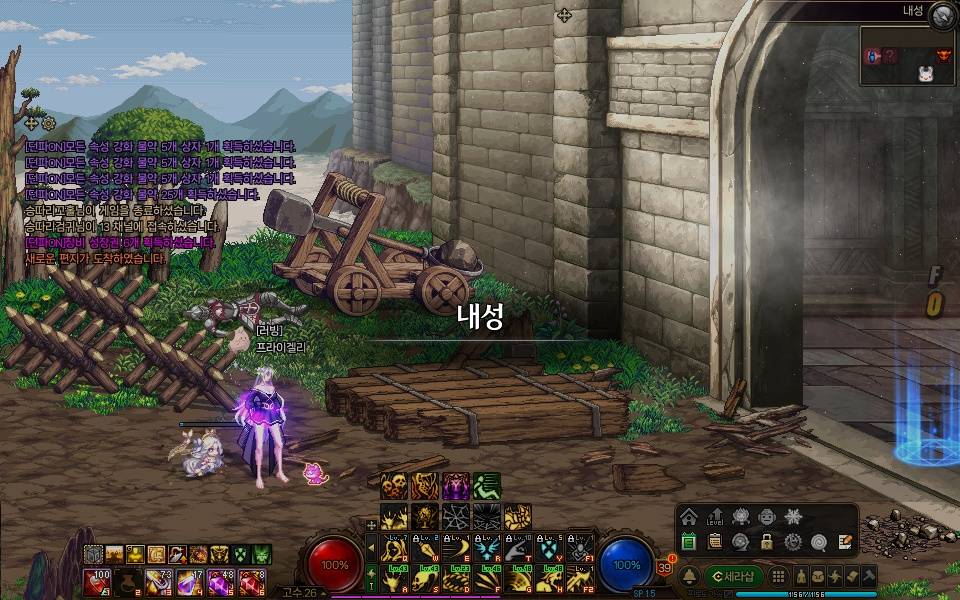Viewport: 960px width, 600px height.
Task: Open the character silhouette menu icon
Action: (801, 577)
